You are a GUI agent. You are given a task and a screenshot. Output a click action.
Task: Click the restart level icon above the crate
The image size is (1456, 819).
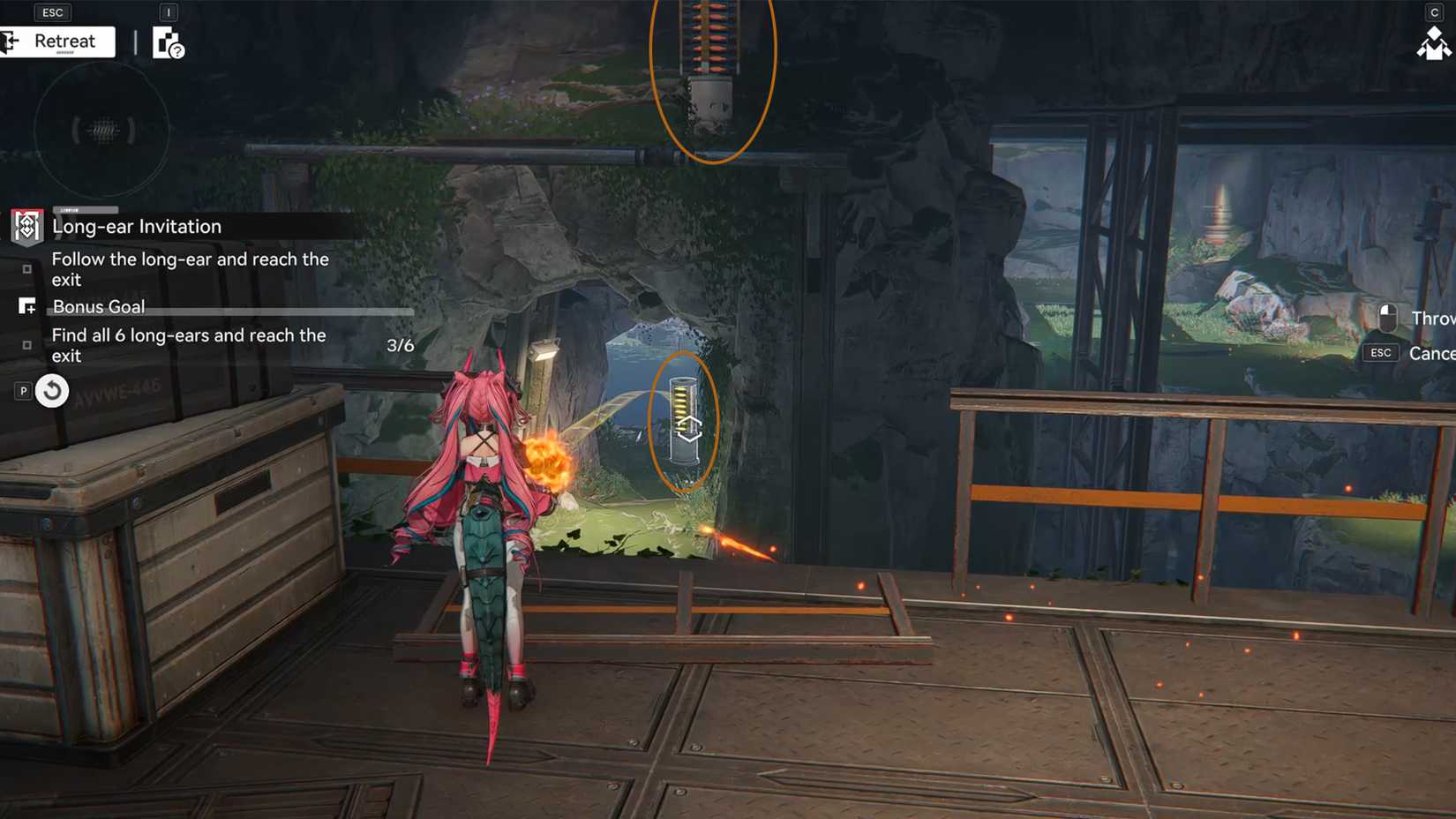point(52,390)
